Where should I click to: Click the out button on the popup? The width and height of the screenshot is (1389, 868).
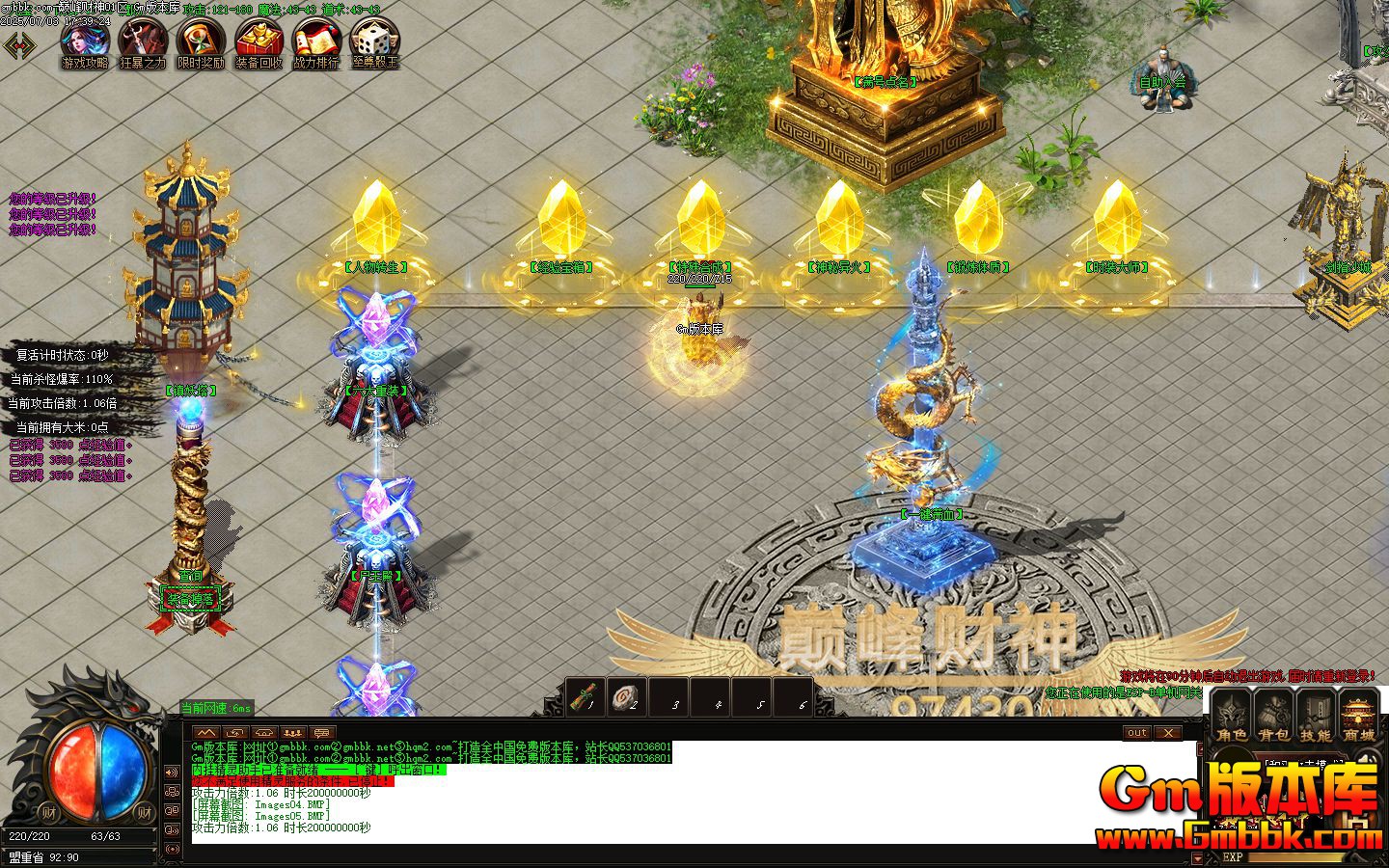[x=1137, y=733]
